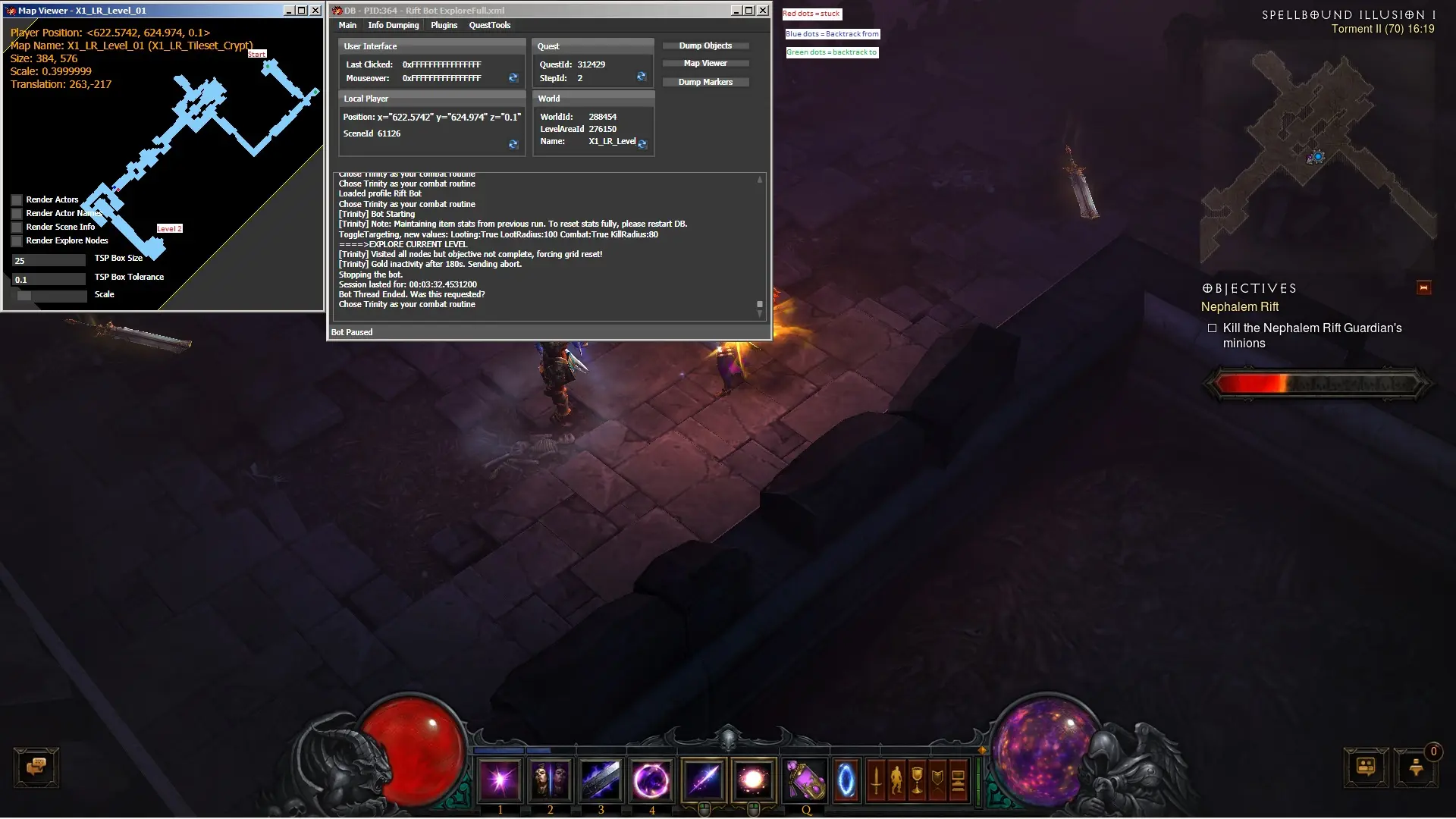
Task: Switch to the Info Dumping tab
Action: click(393, 25)
